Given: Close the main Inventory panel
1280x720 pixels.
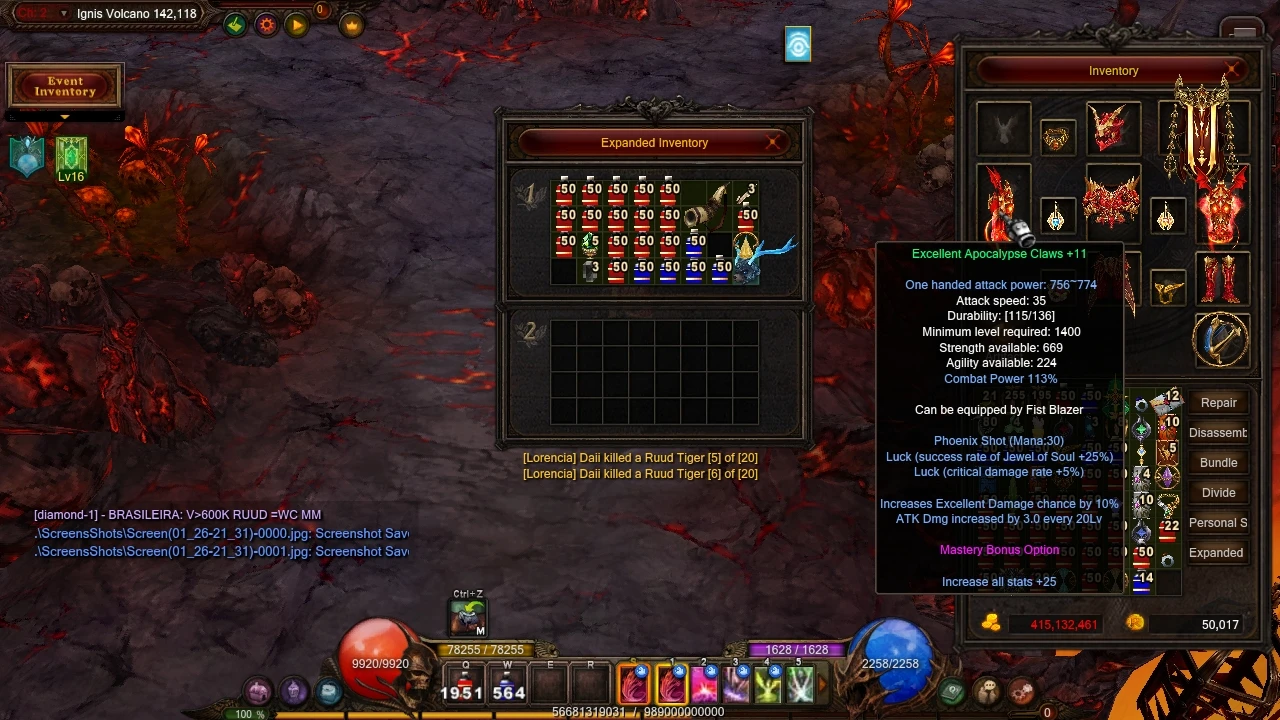Looking at the screenshot, I should 1234,71.
